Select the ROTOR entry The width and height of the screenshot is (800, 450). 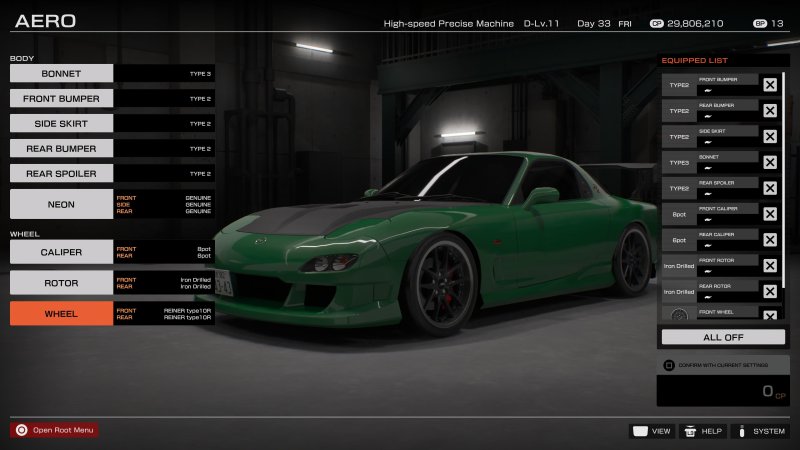pyautogui.click(x=61, y=283)
